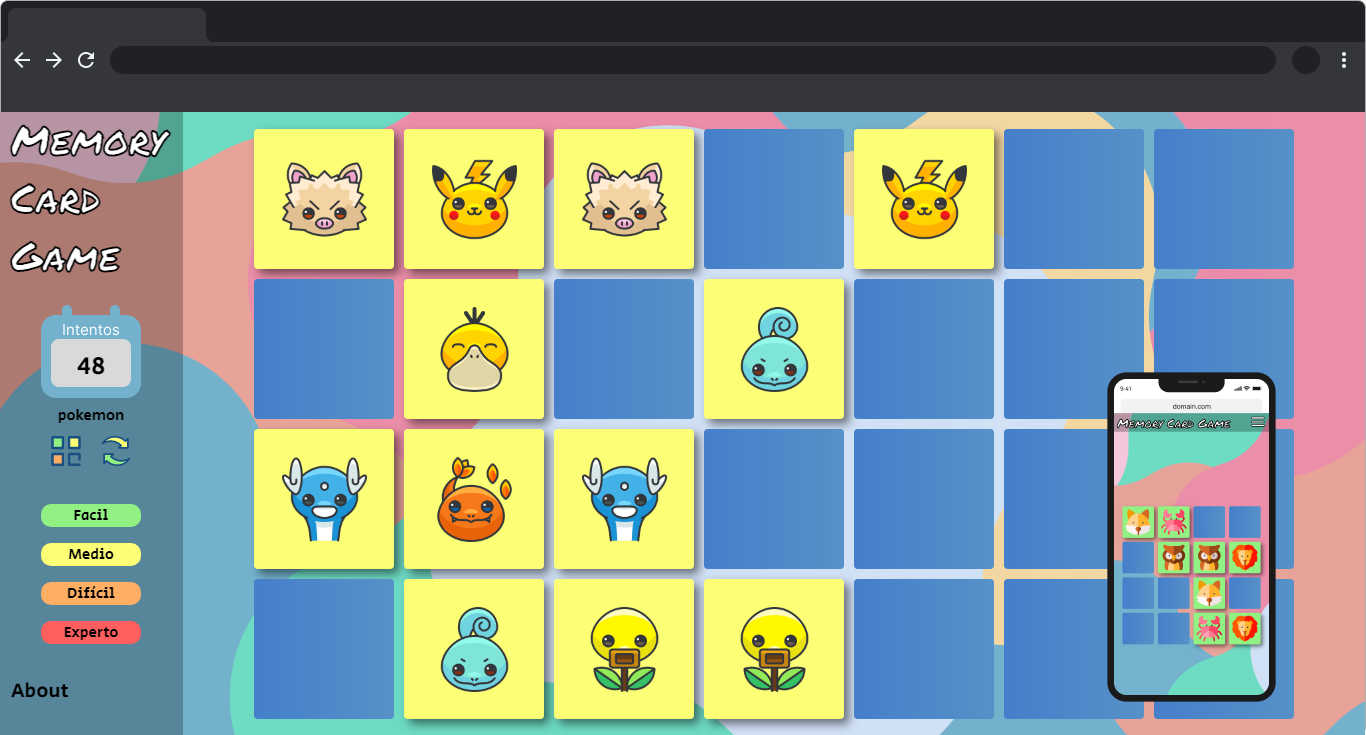Click the Bellsprout card beside the blue cards
This screenshot has height=735, width=1366.
coord(773,648)
